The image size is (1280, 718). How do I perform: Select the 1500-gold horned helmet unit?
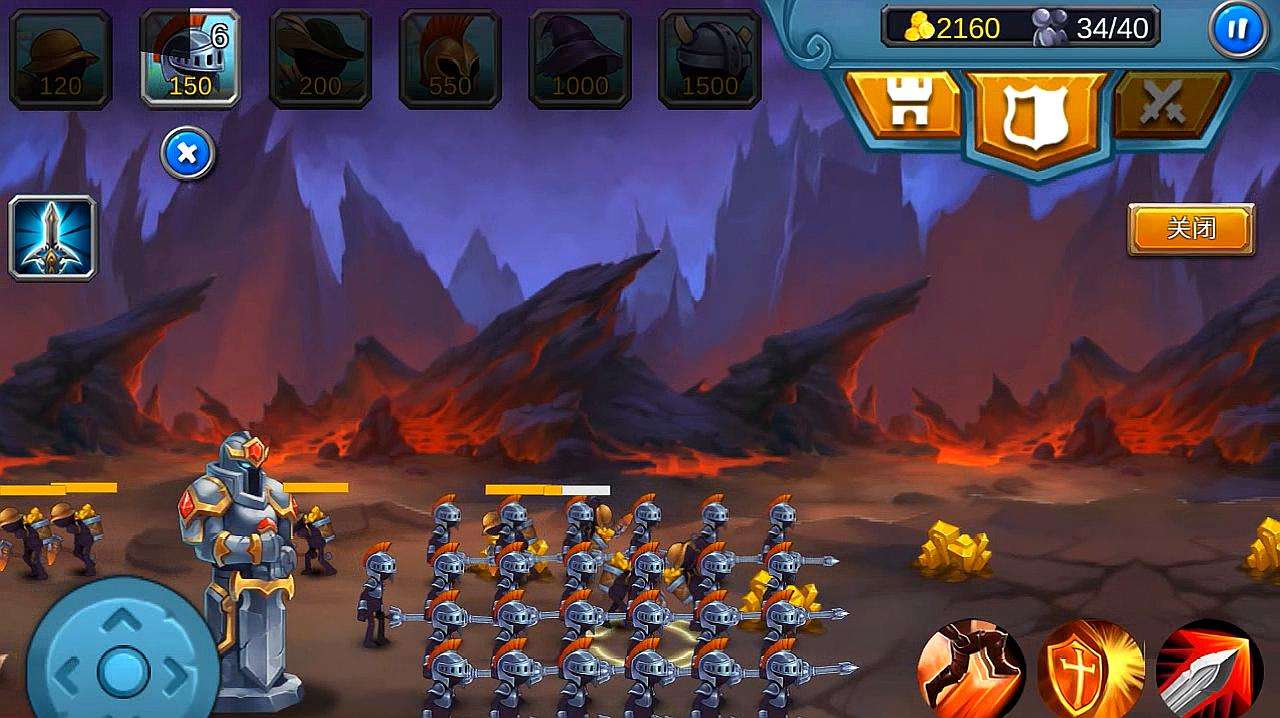pos(710,58)
